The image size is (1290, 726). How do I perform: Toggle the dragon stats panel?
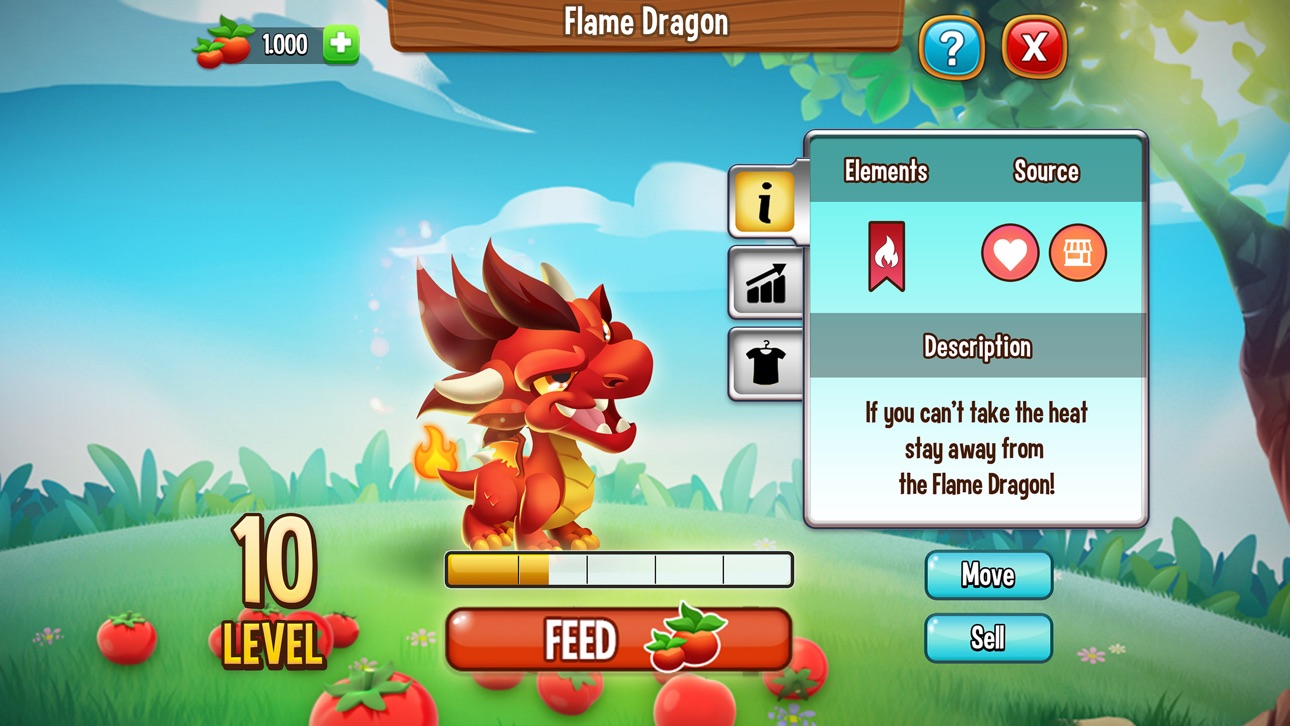766,285
